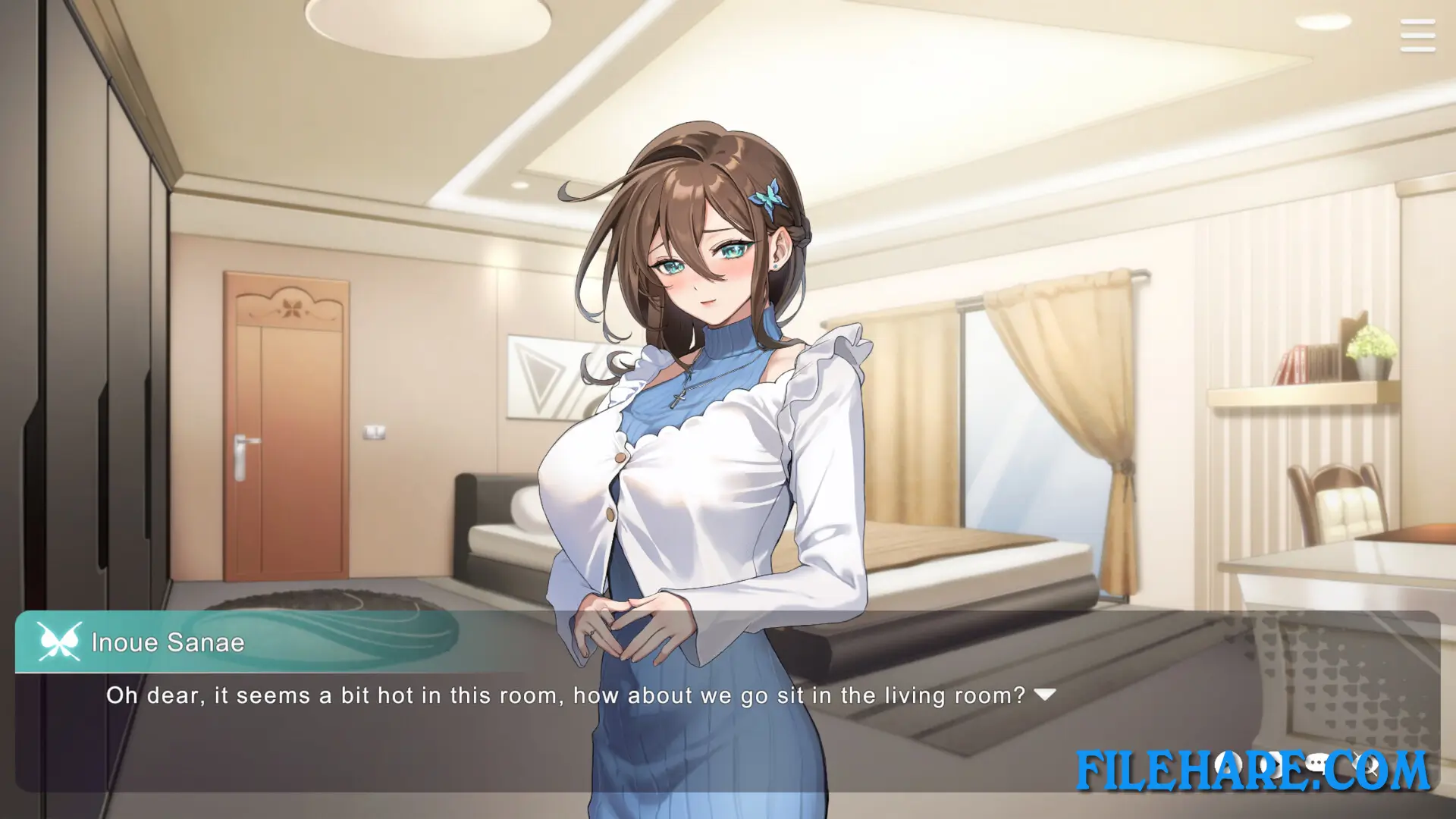The height and width of the screenshot is (819, 1456).
Task: Click the rightmost quick-menu icon
Action: tap(1365, 764)
